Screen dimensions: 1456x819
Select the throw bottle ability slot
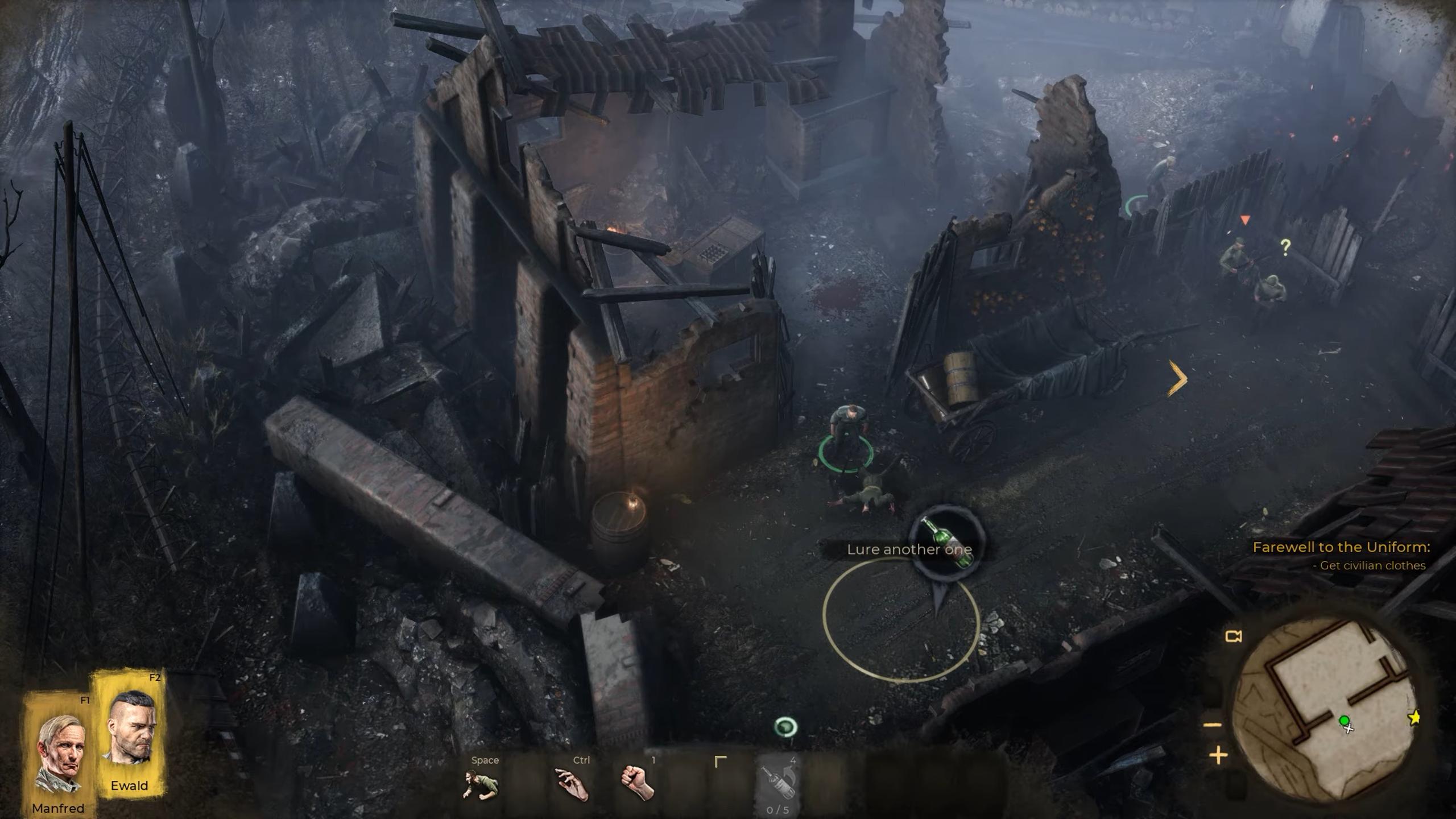click(777, 784)
